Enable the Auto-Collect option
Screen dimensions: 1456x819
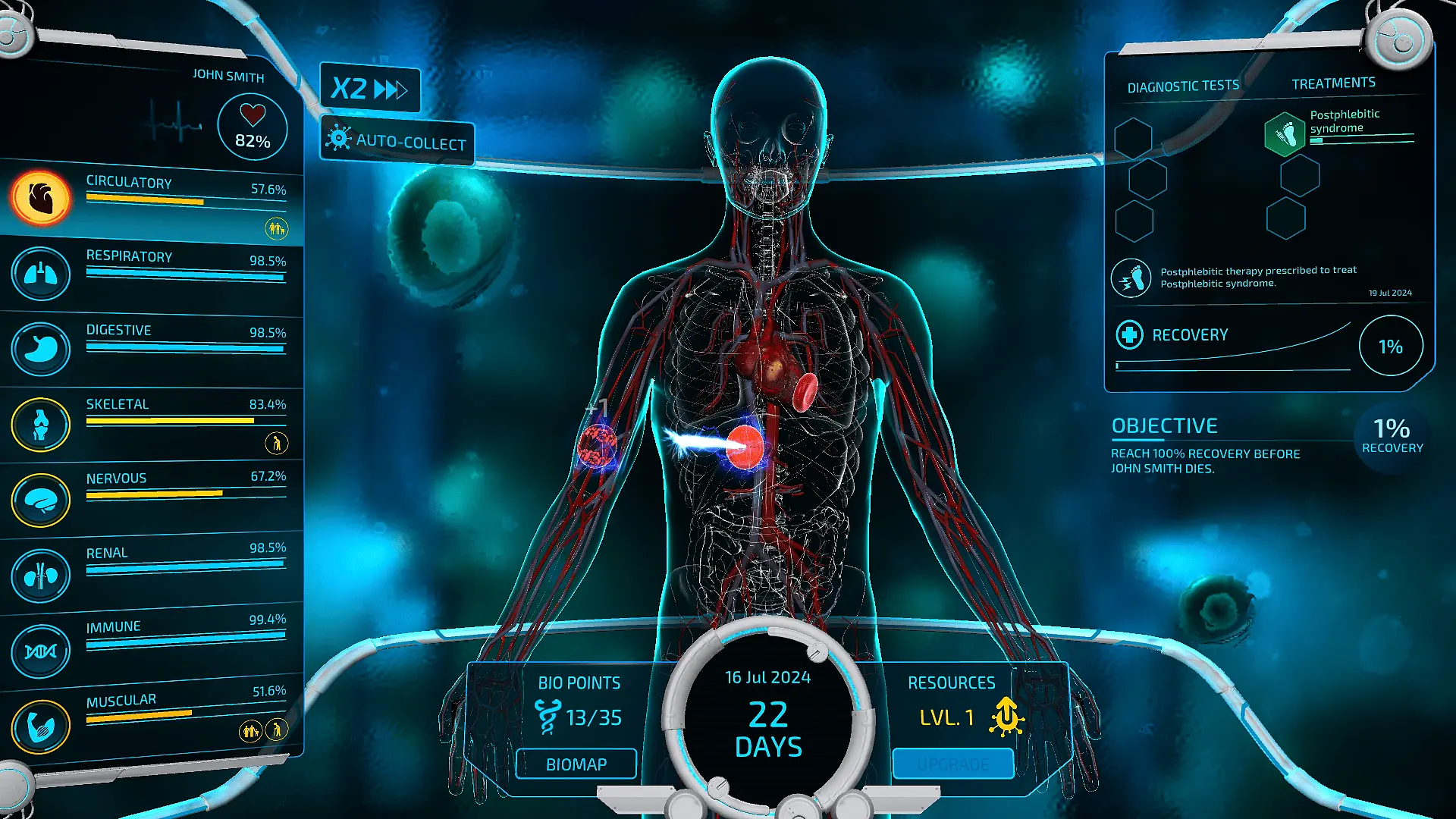(x=397, y=141)
